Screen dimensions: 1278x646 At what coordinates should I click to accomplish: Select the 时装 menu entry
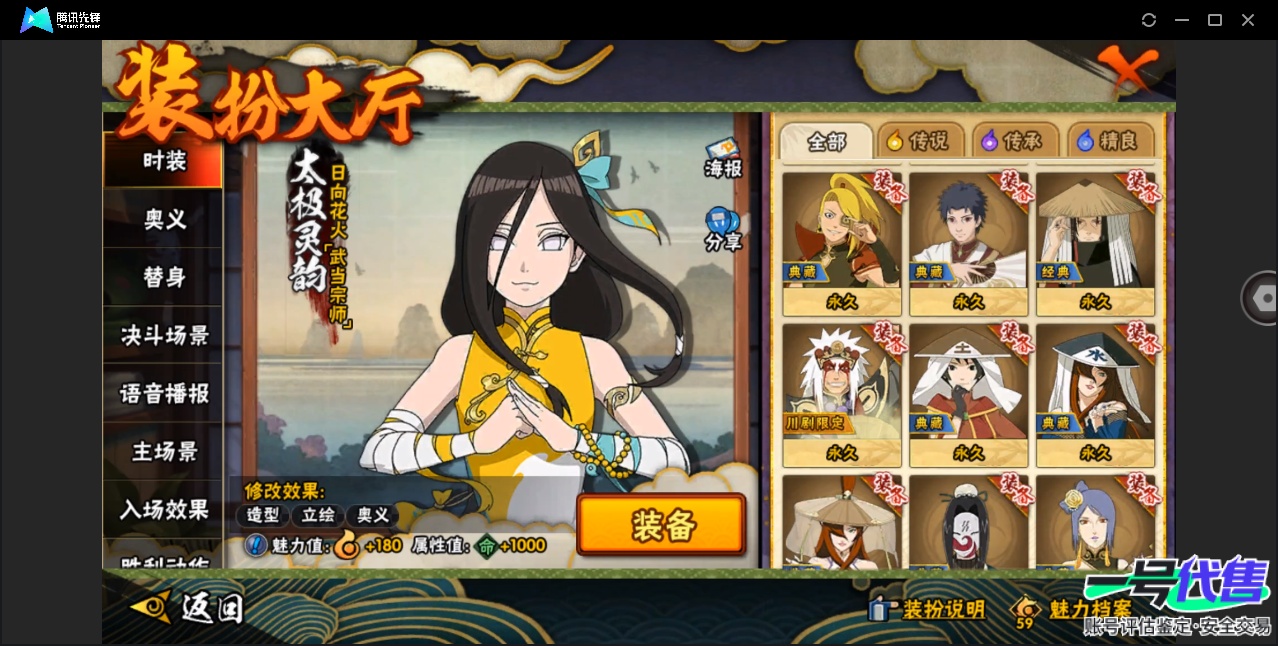pyautogui.click(x=163, y=161)
